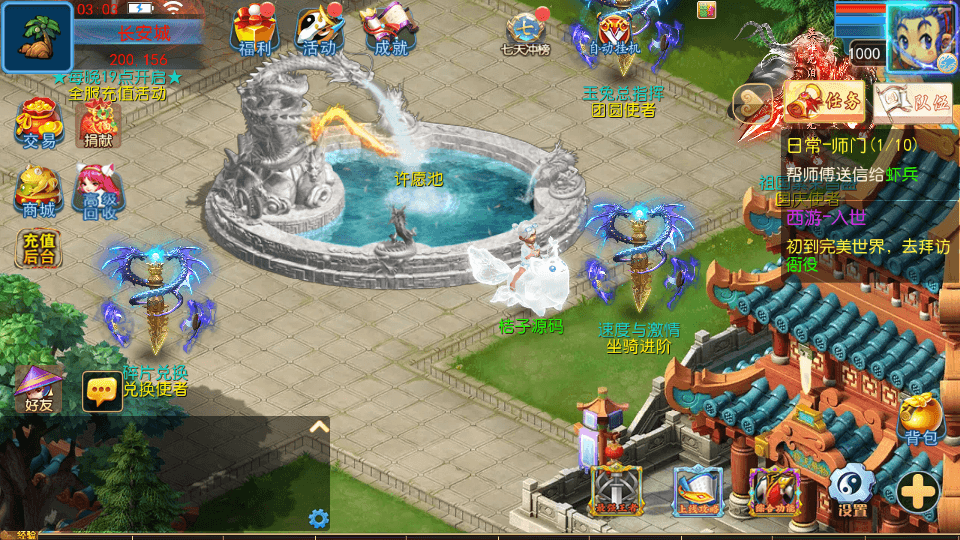Open the 捐献 donation icon
This screenshot has width=960, height=540.
coord(99,124)
